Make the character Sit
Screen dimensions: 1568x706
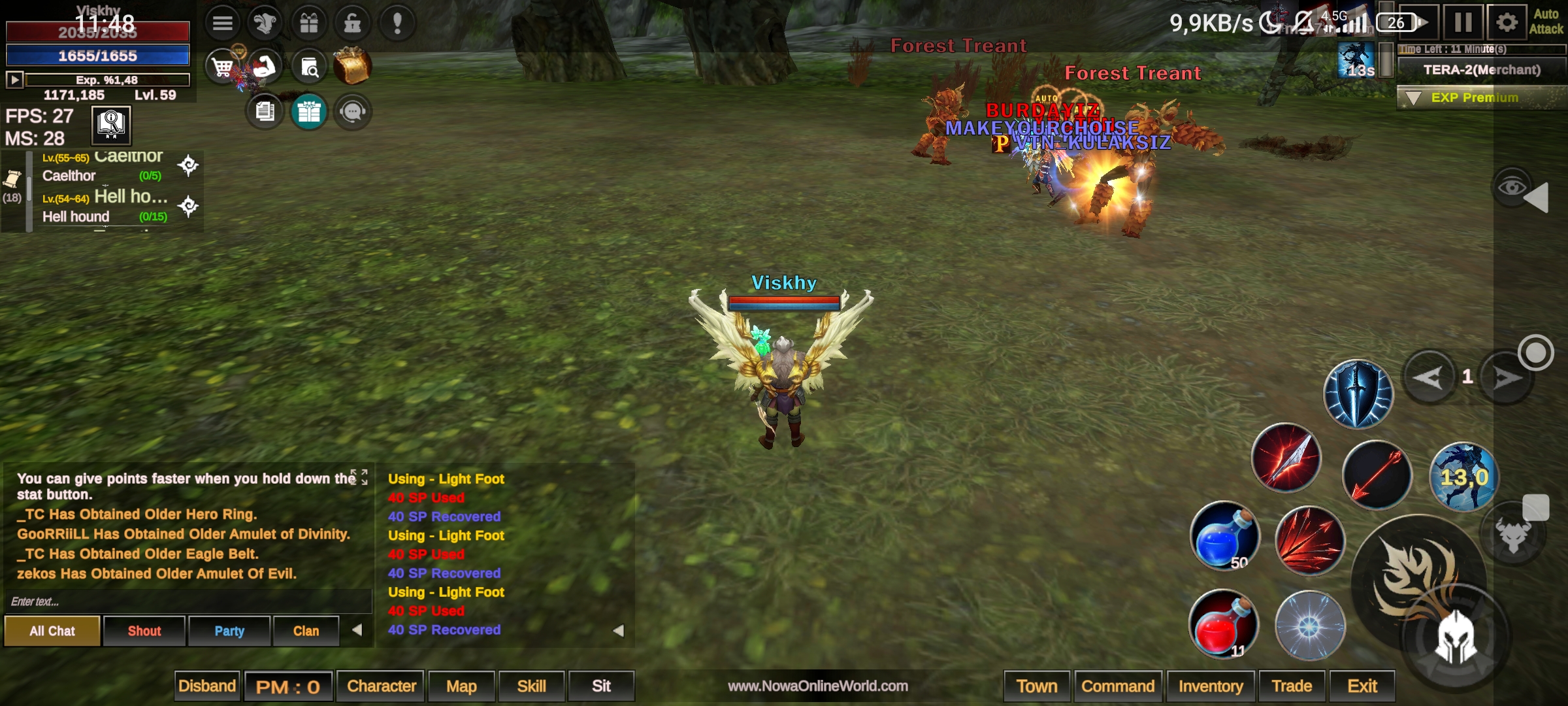601,686
